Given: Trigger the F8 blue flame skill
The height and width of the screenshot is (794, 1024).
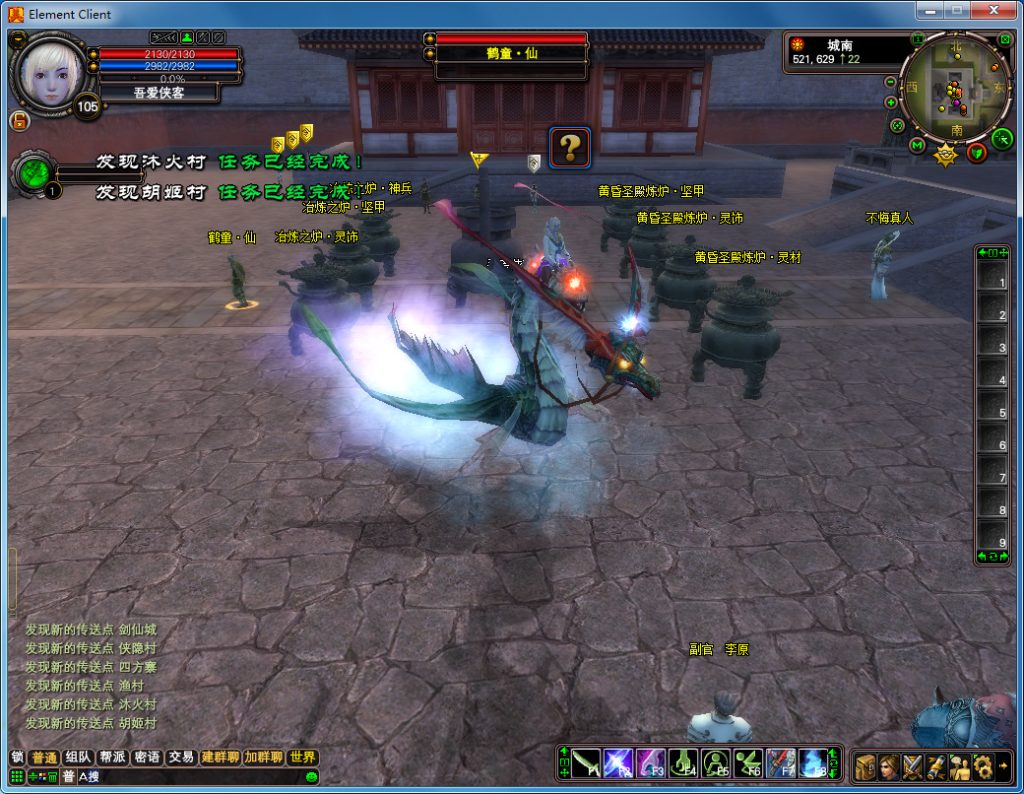Looking at the screenshot, I should (x=813, y=763).
